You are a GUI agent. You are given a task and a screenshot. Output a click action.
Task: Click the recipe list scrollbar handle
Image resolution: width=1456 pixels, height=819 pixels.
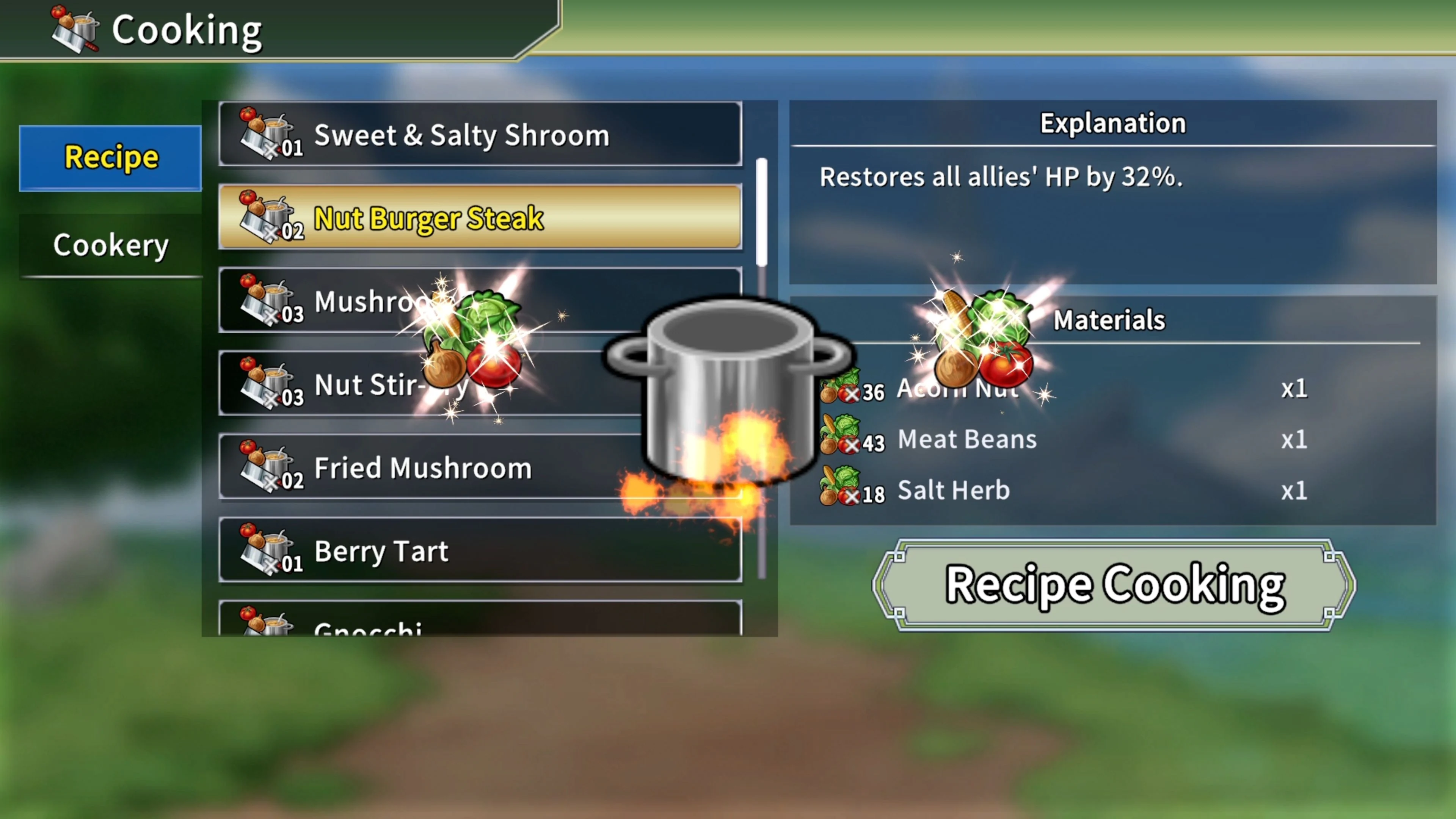click(761, 212)
